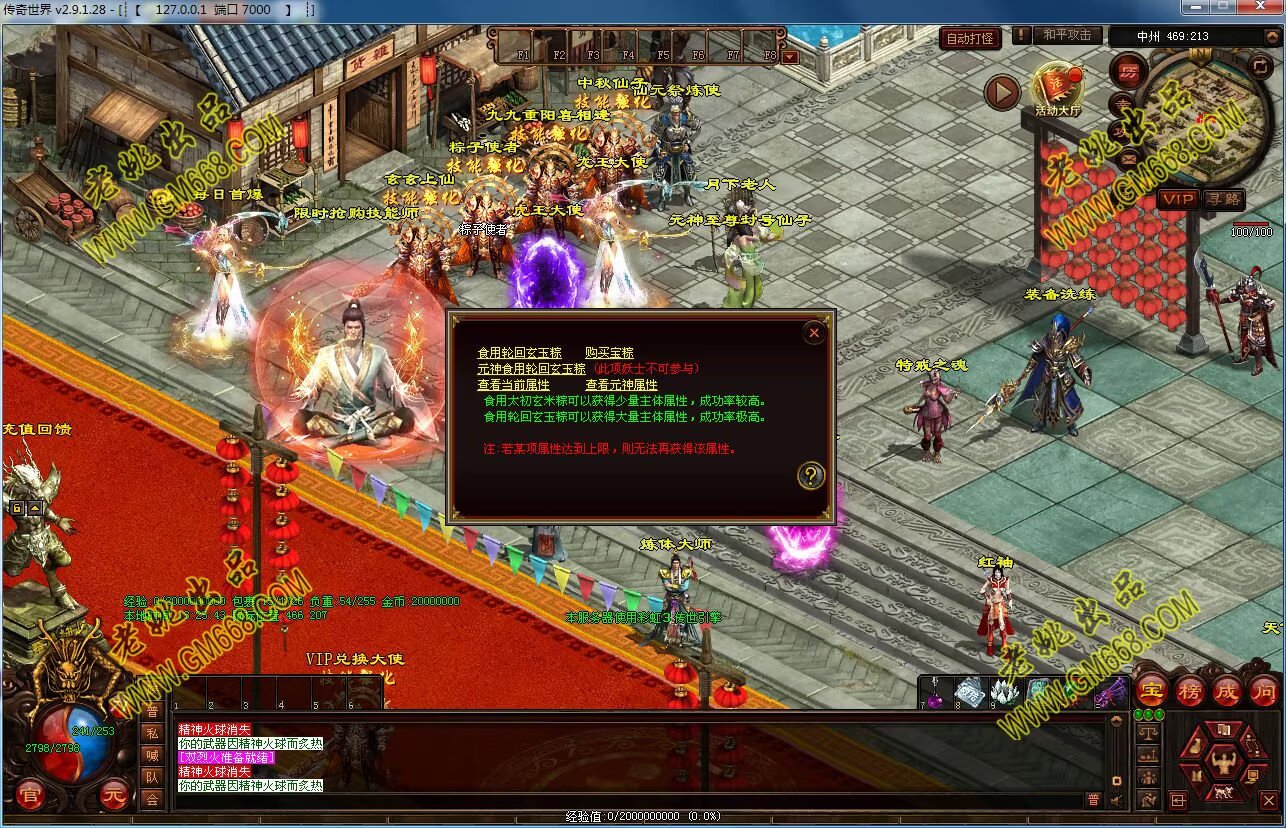Choose 查看当前属性 in the dialogue

click(x=513, y=384)
